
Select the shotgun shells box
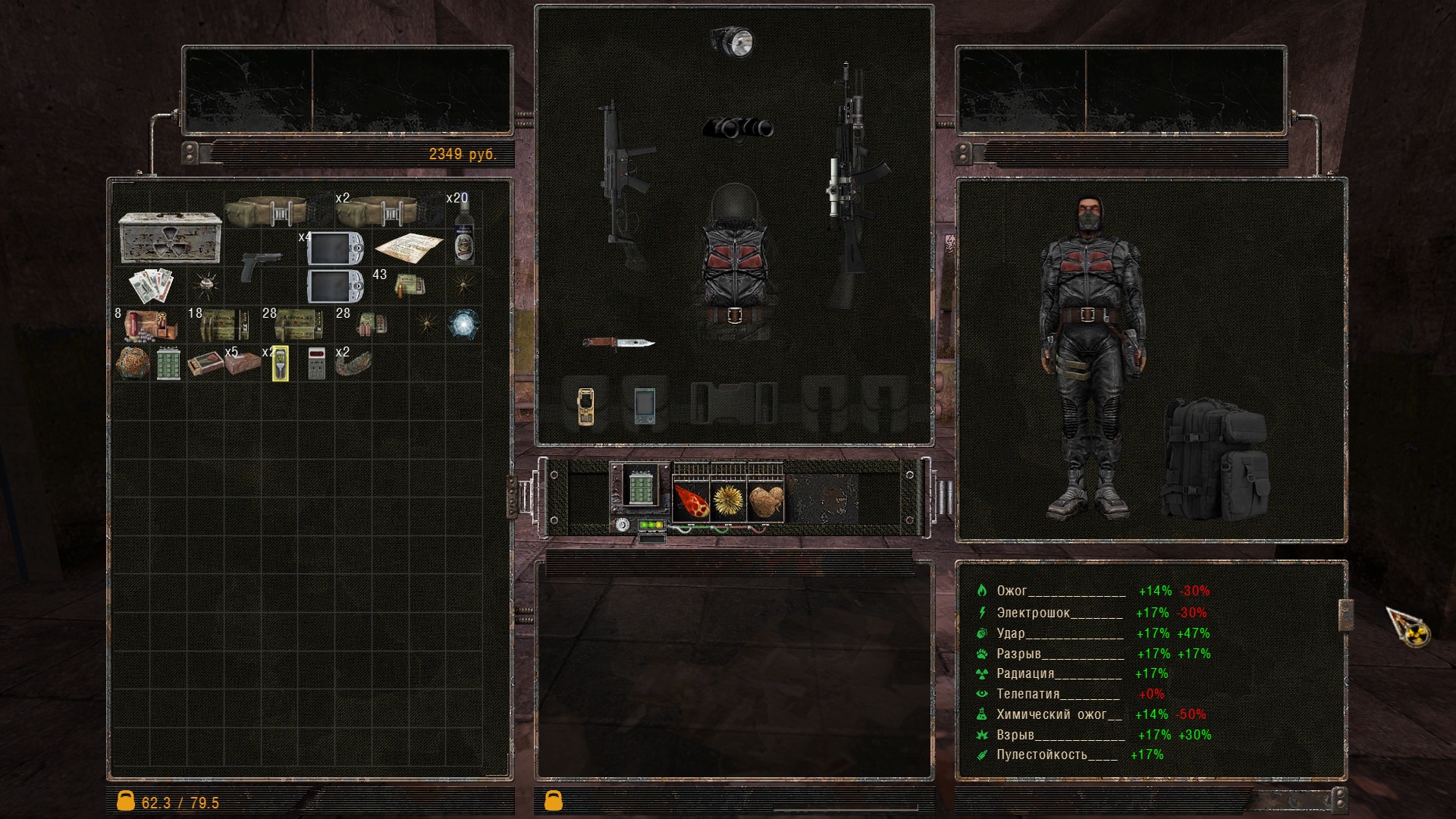pyautogui.click(x=151, y=326)
